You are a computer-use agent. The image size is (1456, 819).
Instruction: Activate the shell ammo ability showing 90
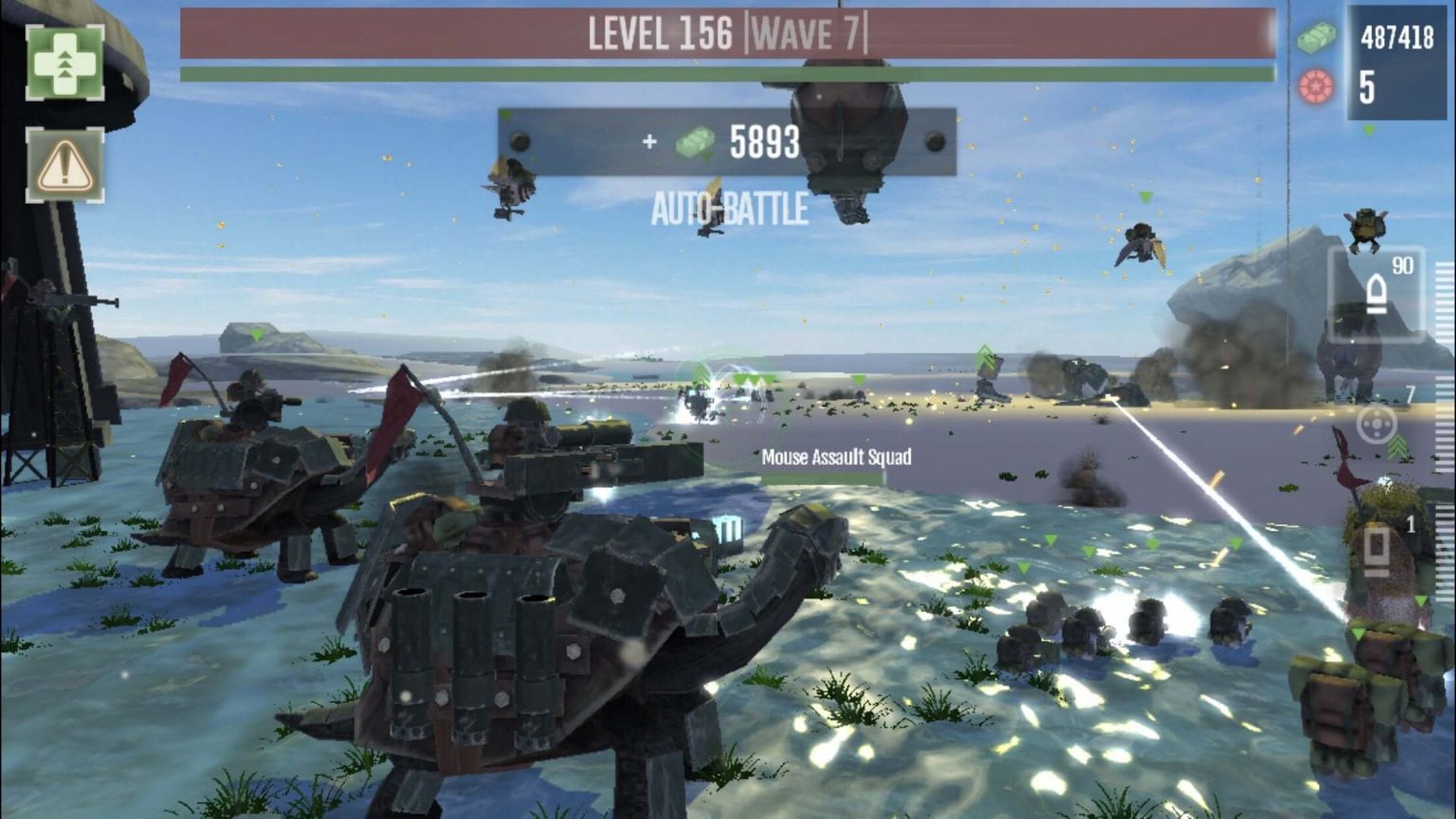pos(1376,292)
